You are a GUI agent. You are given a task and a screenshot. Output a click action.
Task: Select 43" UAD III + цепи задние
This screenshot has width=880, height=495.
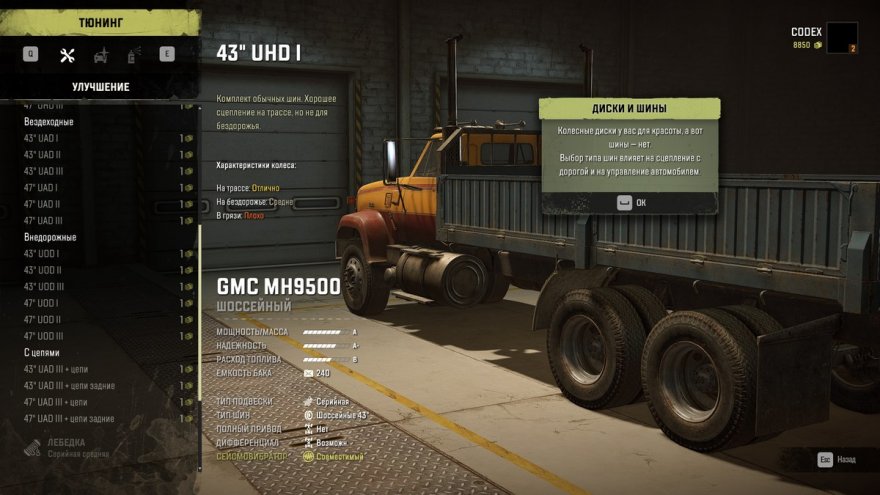tap(69, 386)
